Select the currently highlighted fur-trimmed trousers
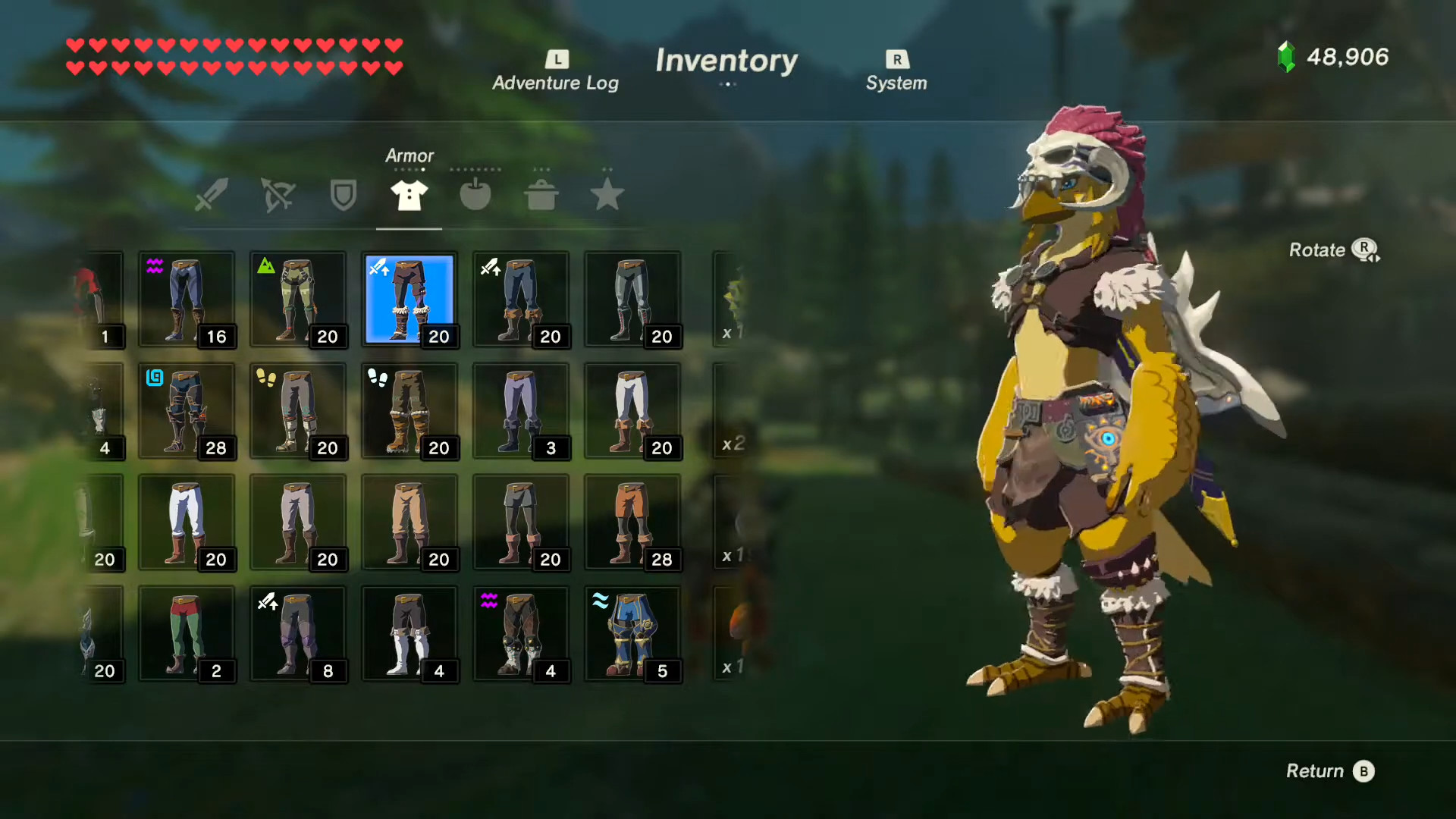 click(x=409, y=300)
